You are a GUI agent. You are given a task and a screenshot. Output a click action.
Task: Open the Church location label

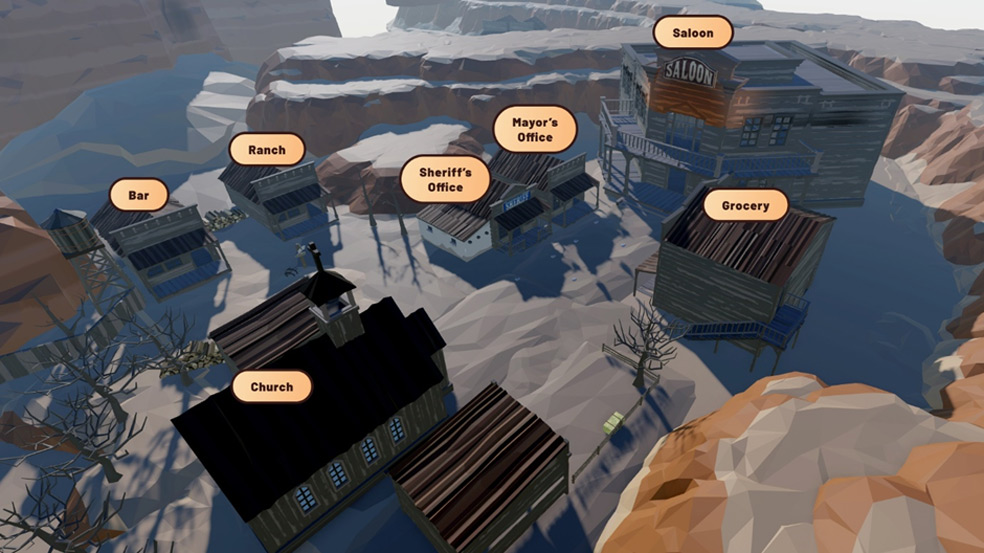point(272,387)
